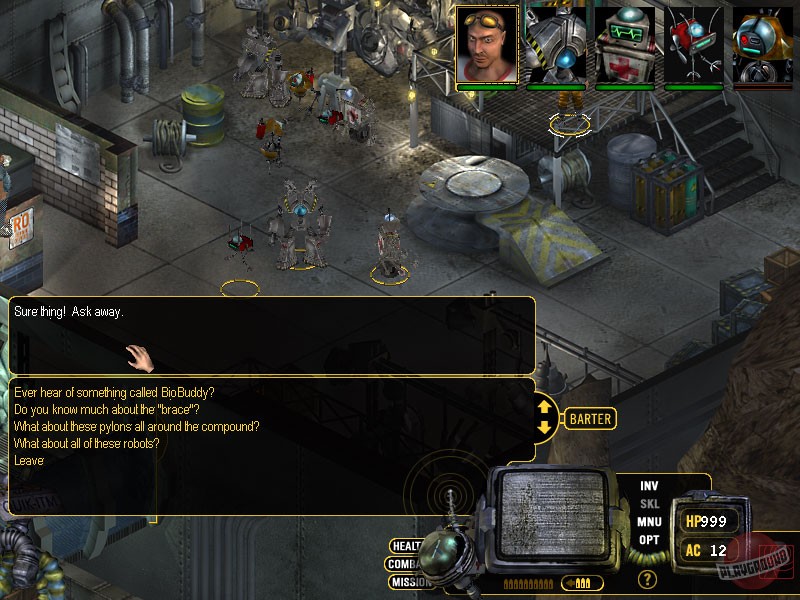This screenshot has height=600, width=800.
Task: Choose the question about the "brace"
Action: (x=113, y=410)
